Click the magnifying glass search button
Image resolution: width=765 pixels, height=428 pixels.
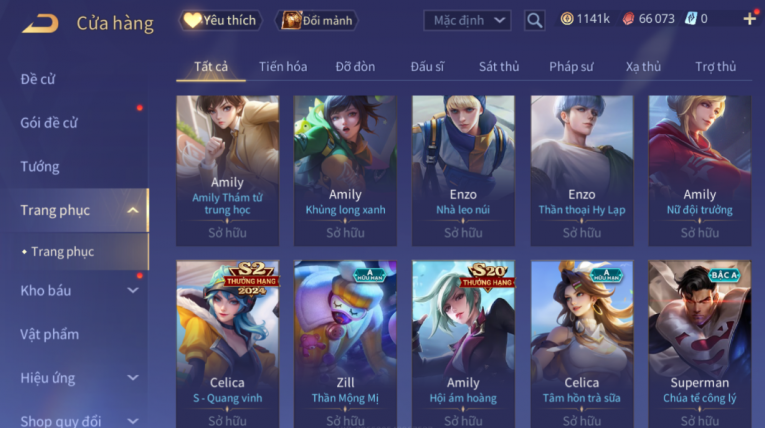pyautogui.click(x=534, y=20)
